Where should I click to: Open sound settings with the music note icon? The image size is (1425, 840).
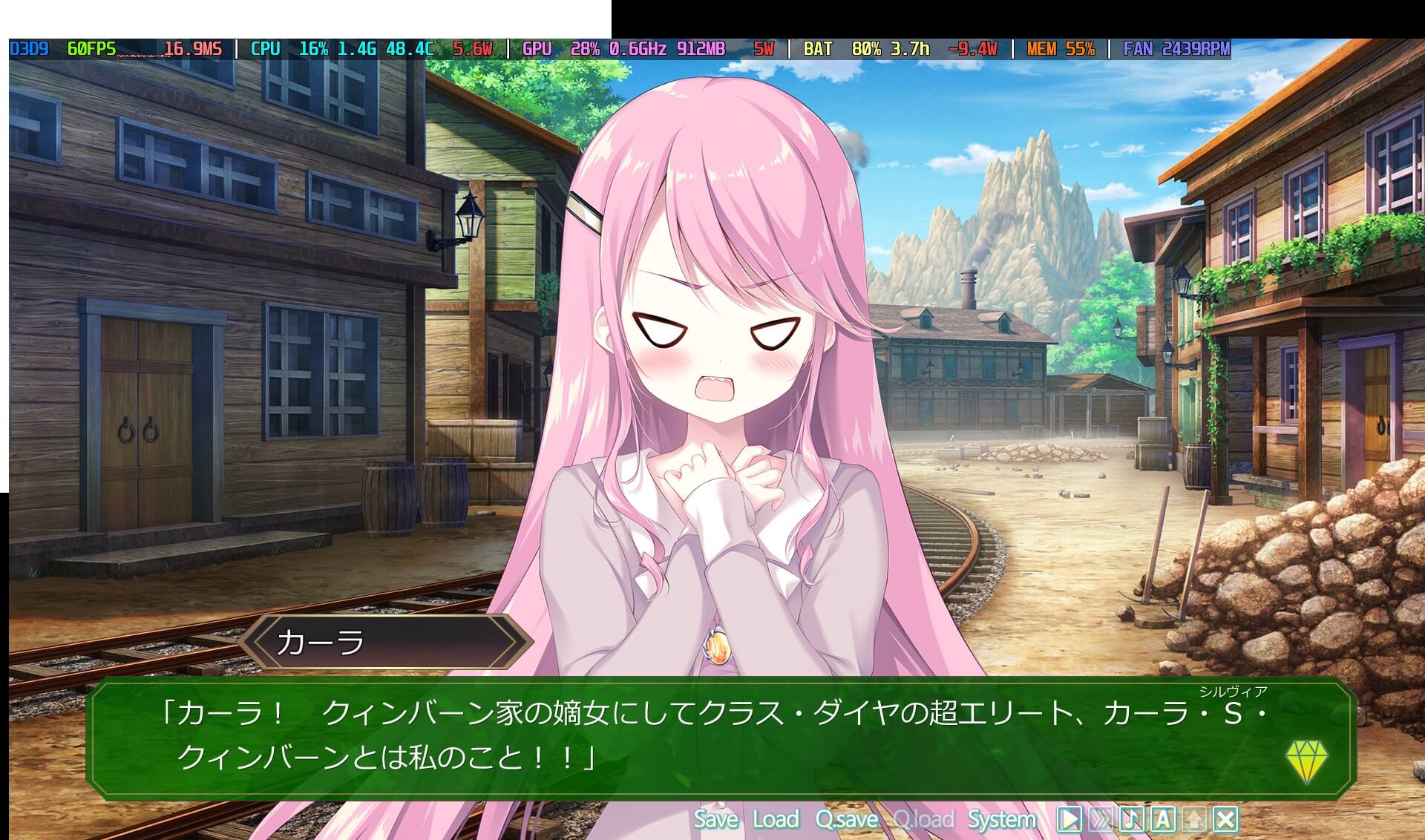point(1131,819)
